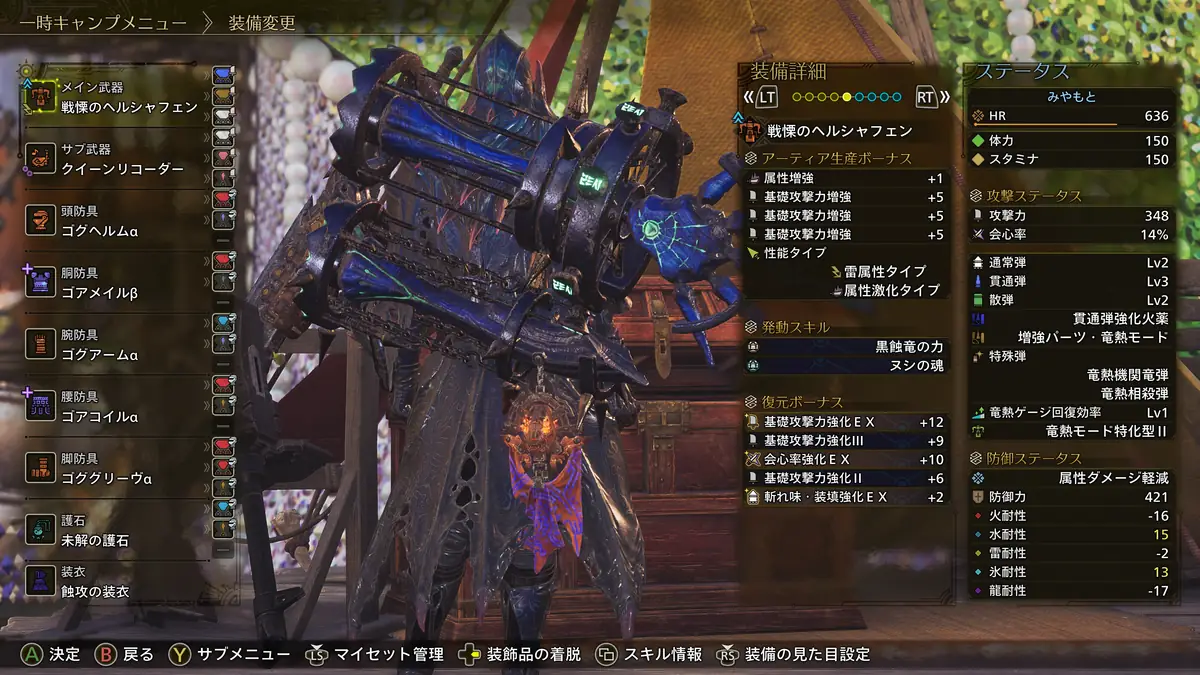Select the highlighted yellow page dot indicator
This screenshot has width=1200, height=675.
[846, 97]
